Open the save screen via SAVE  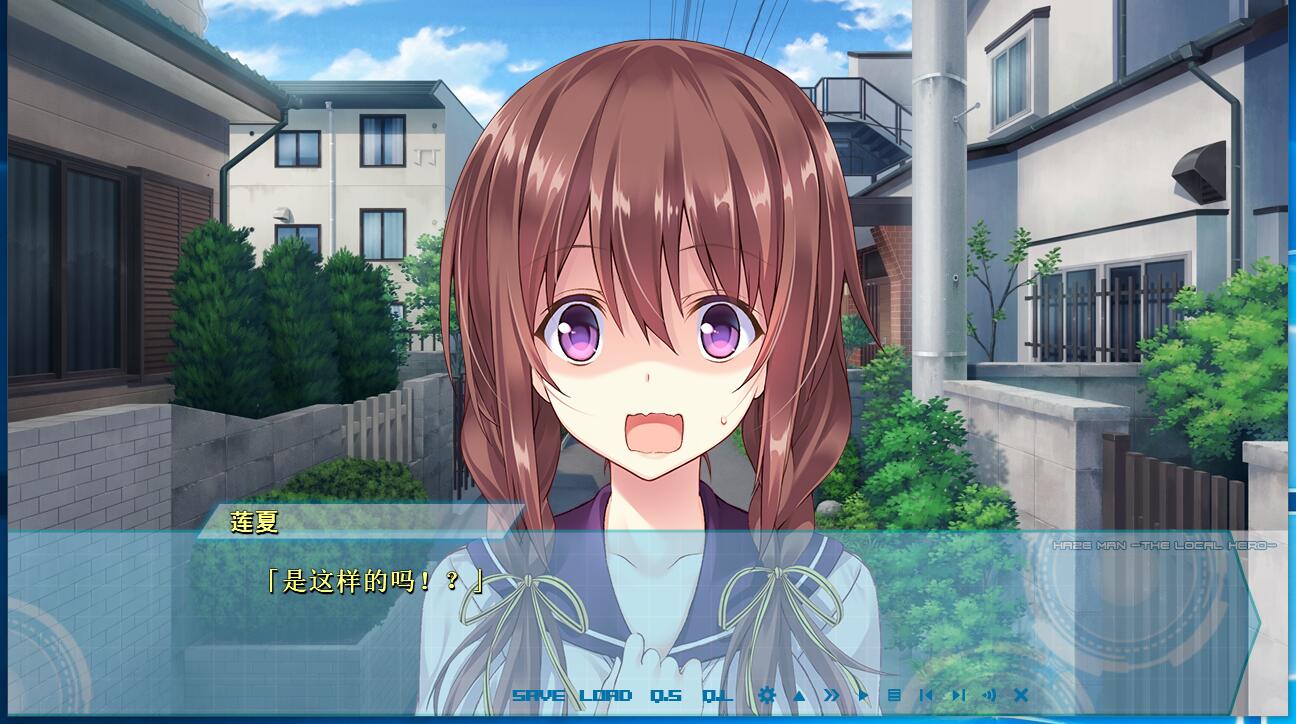click(537, 695)
